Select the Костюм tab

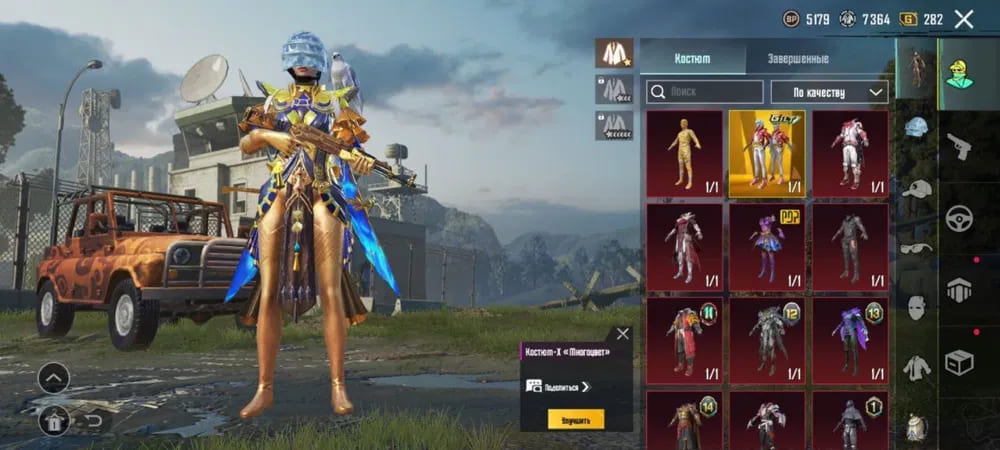[692, 58]
